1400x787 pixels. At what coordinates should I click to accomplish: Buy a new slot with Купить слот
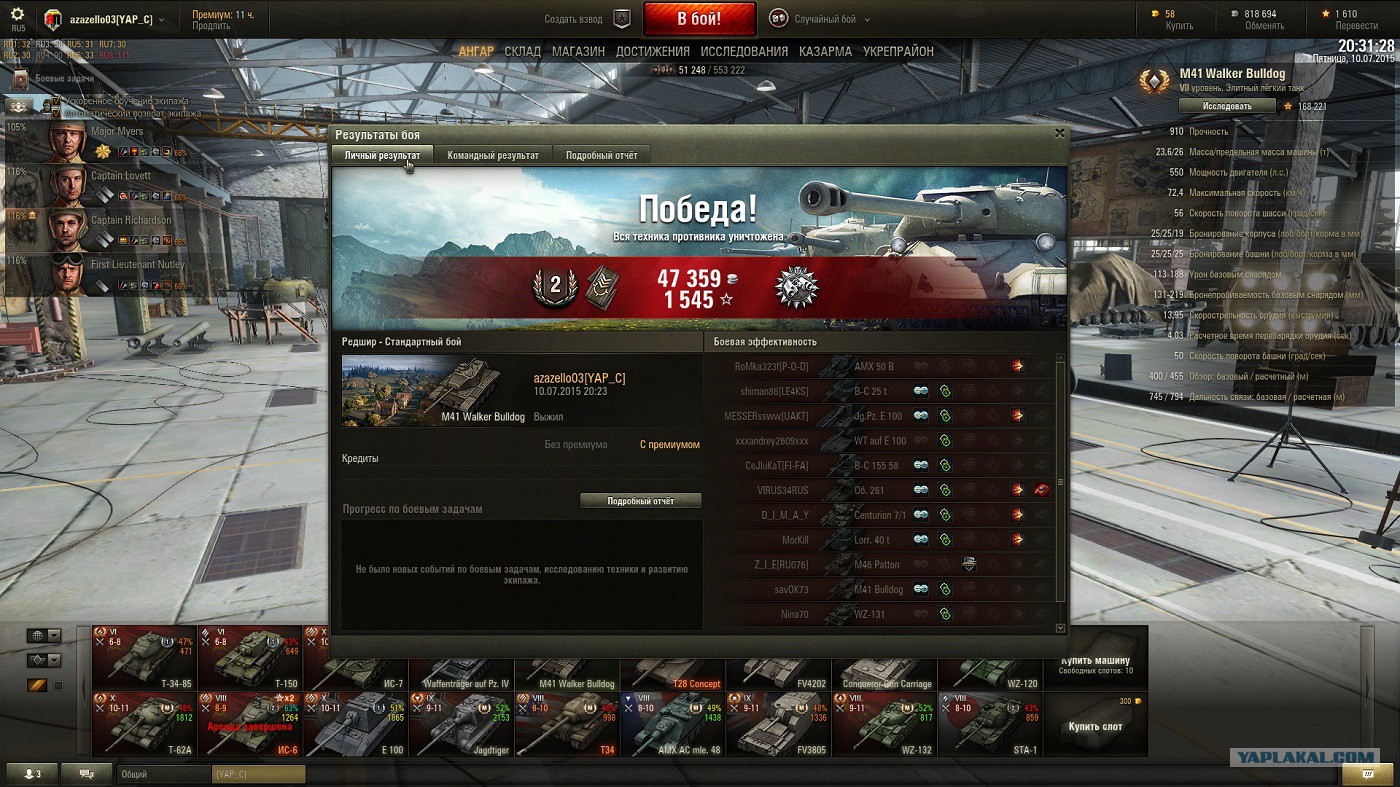point(1095,726)
